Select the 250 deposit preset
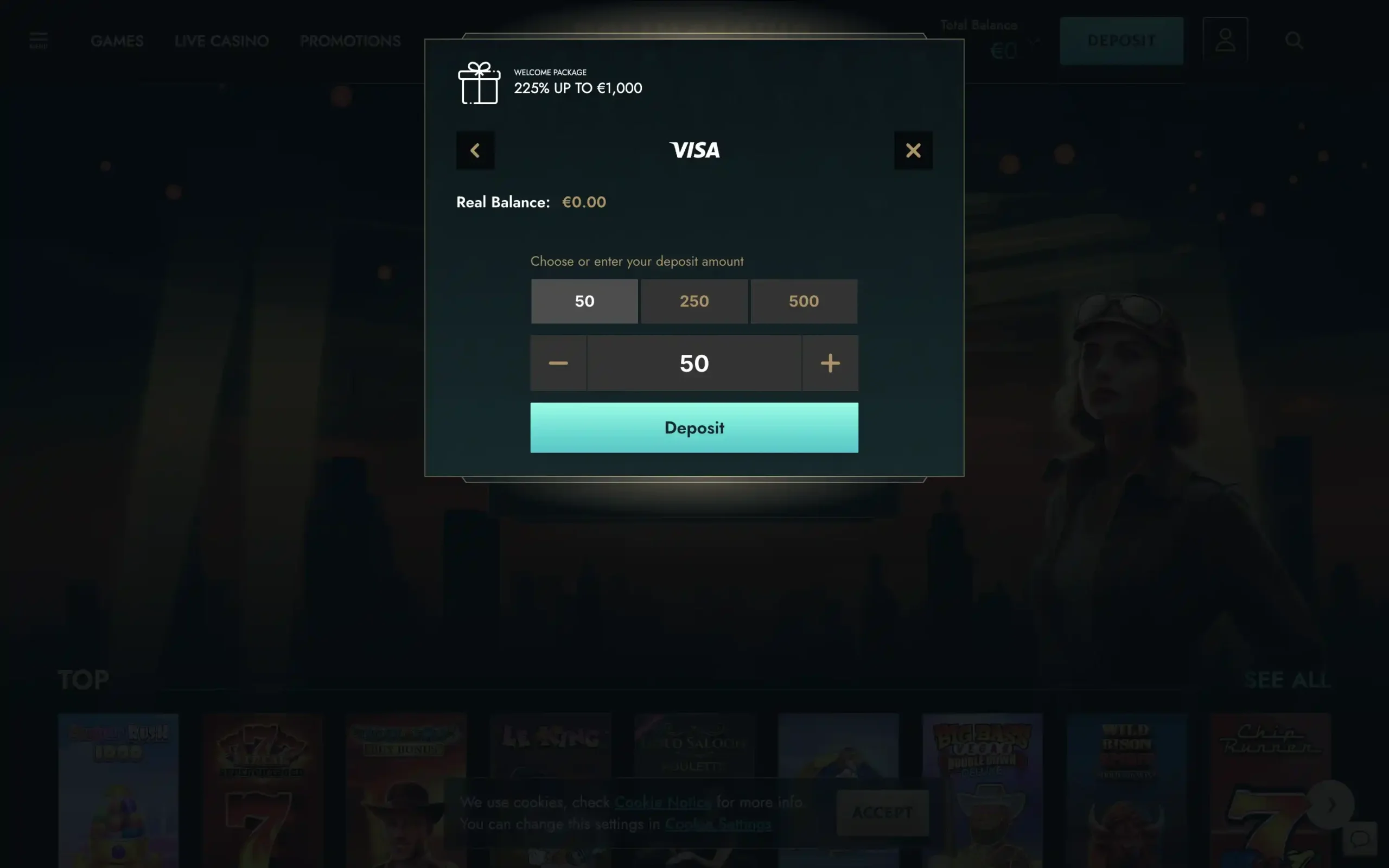Viewport: 1389px width, 868px height. pos(694,301)
